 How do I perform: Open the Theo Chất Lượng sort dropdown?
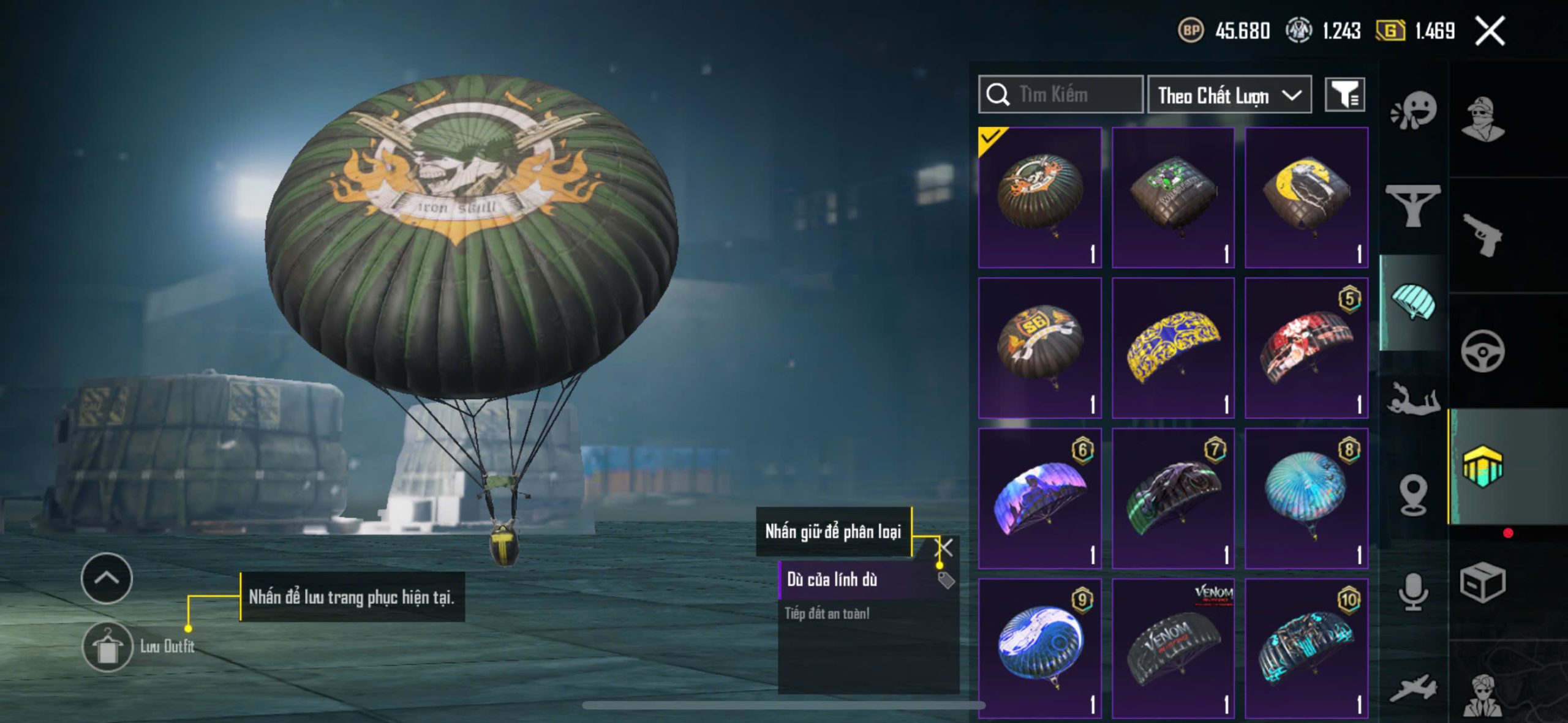[1229, 95]
